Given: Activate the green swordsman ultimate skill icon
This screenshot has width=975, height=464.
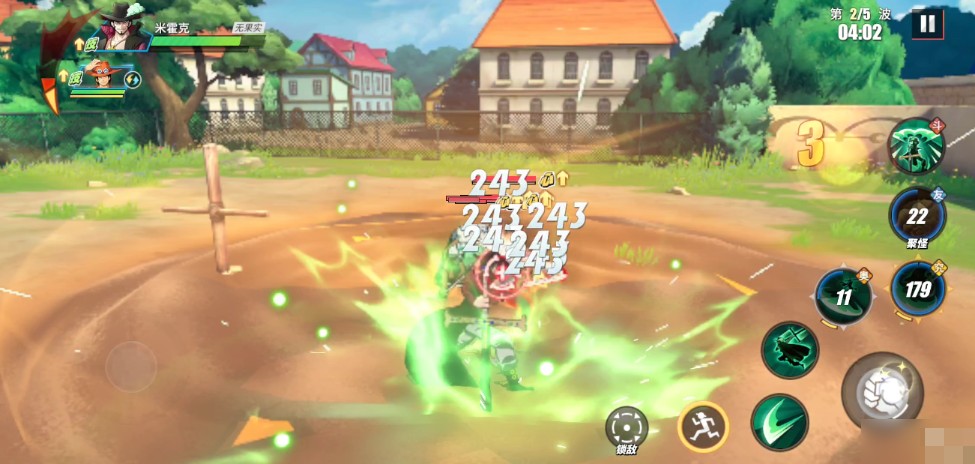Looking at the screenshot, I should [x=916, y=145].
